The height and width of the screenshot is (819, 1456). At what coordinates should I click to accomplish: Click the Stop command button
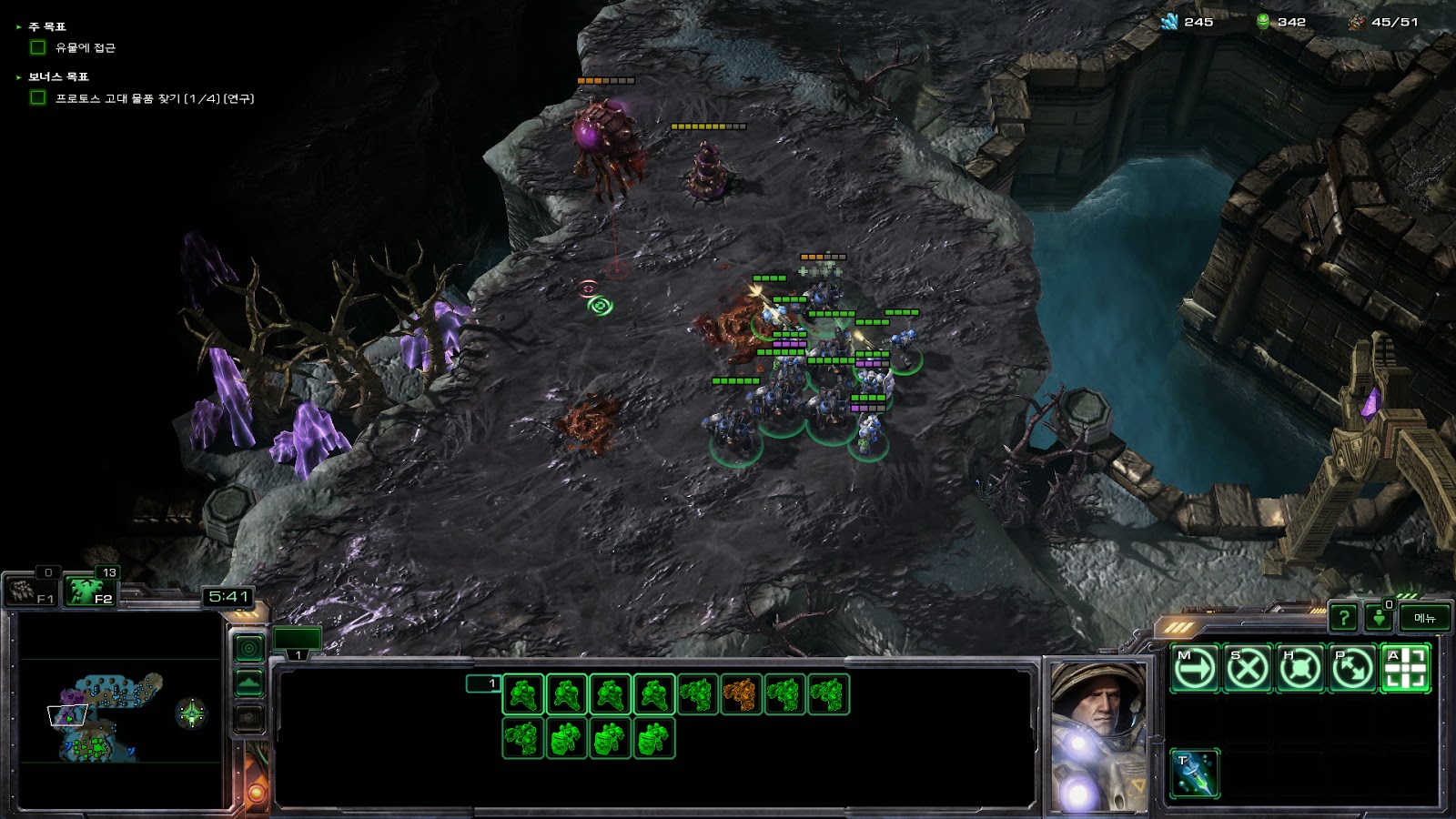pos(1248,670)
